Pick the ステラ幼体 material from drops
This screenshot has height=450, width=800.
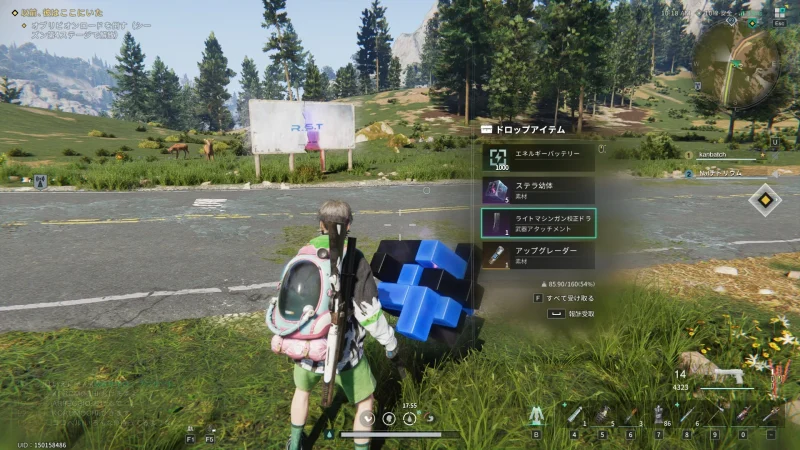[x=538, y=190]
